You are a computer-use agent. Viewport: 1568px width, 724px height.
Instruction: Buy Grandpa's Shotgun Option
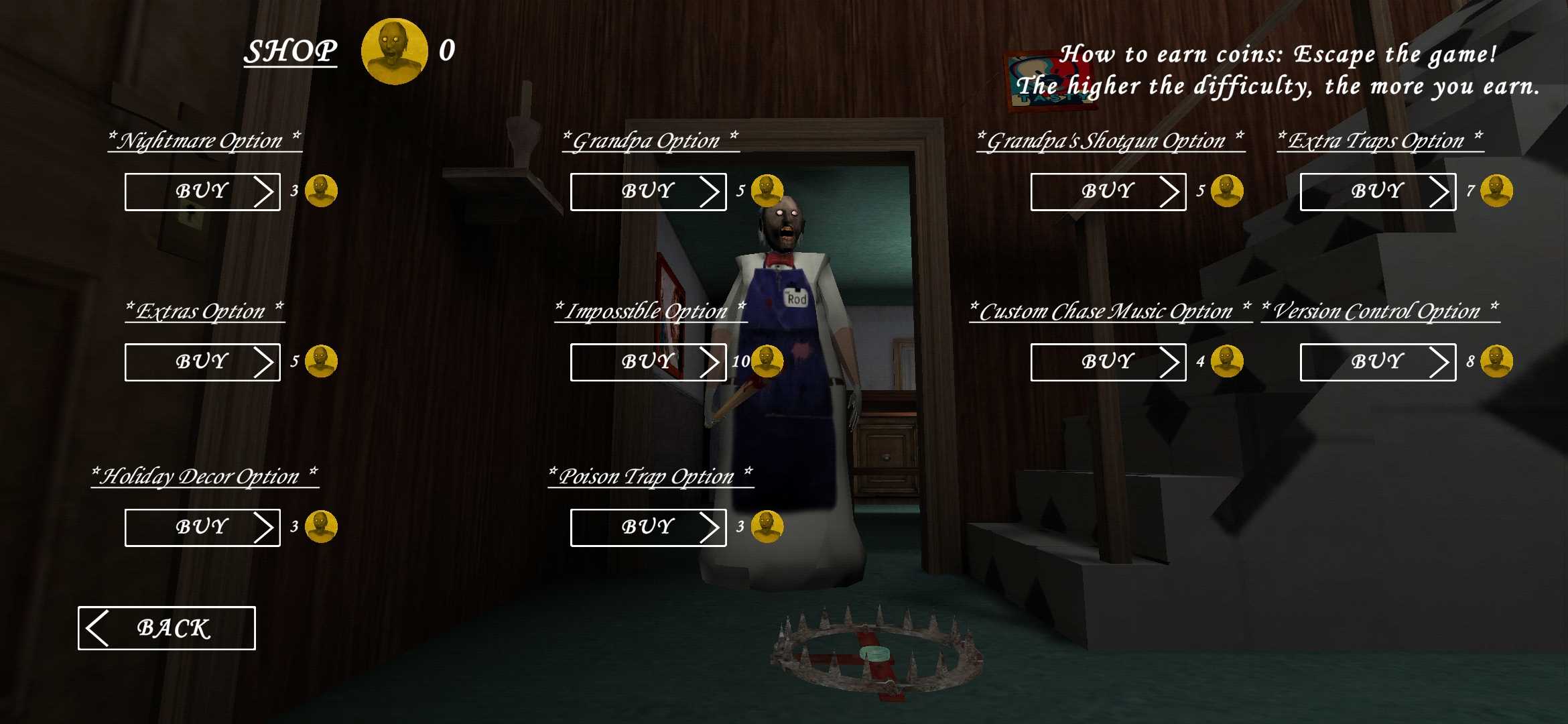(1108, 192)
